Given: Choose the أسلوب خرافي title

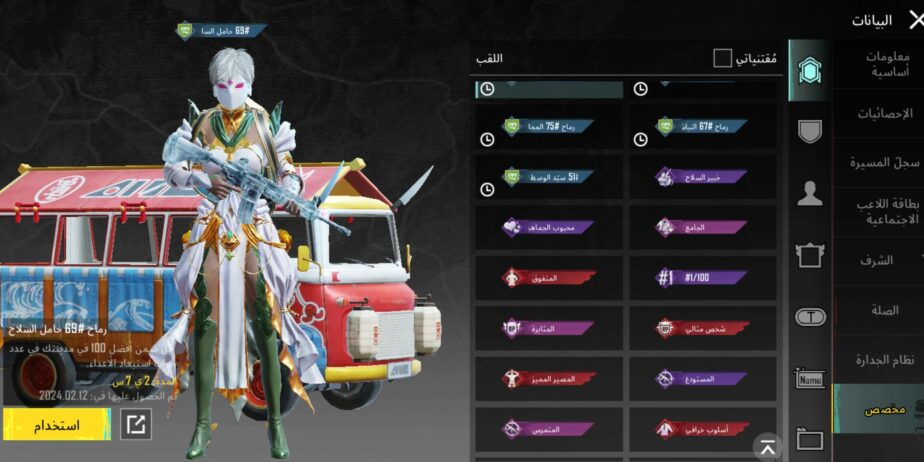Looking at the screenshot, I should pyautogui.click(x=702, y=429).
